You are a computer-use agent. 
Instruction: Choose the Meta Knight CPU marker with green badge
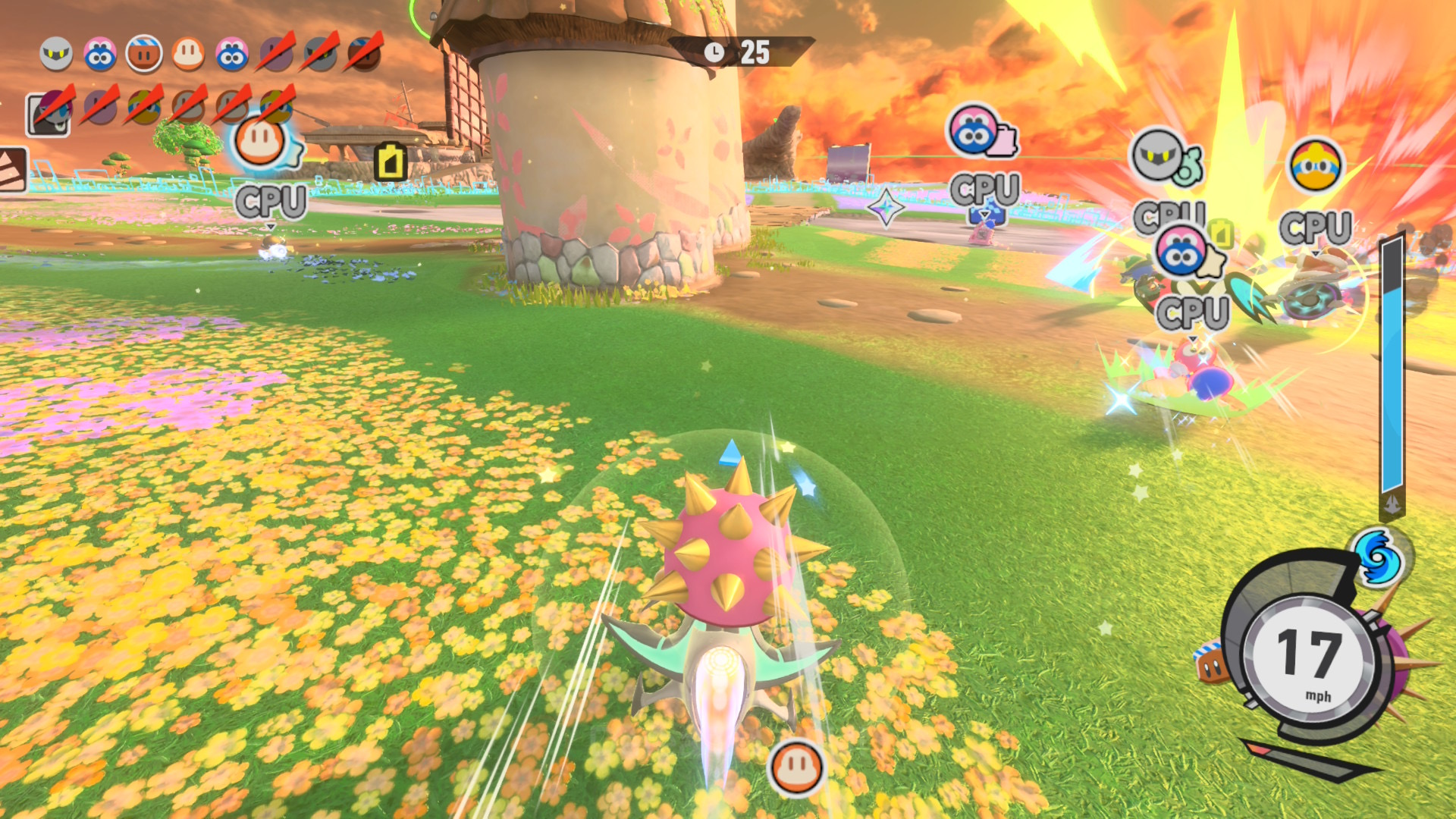click(x=1159, y=156)
